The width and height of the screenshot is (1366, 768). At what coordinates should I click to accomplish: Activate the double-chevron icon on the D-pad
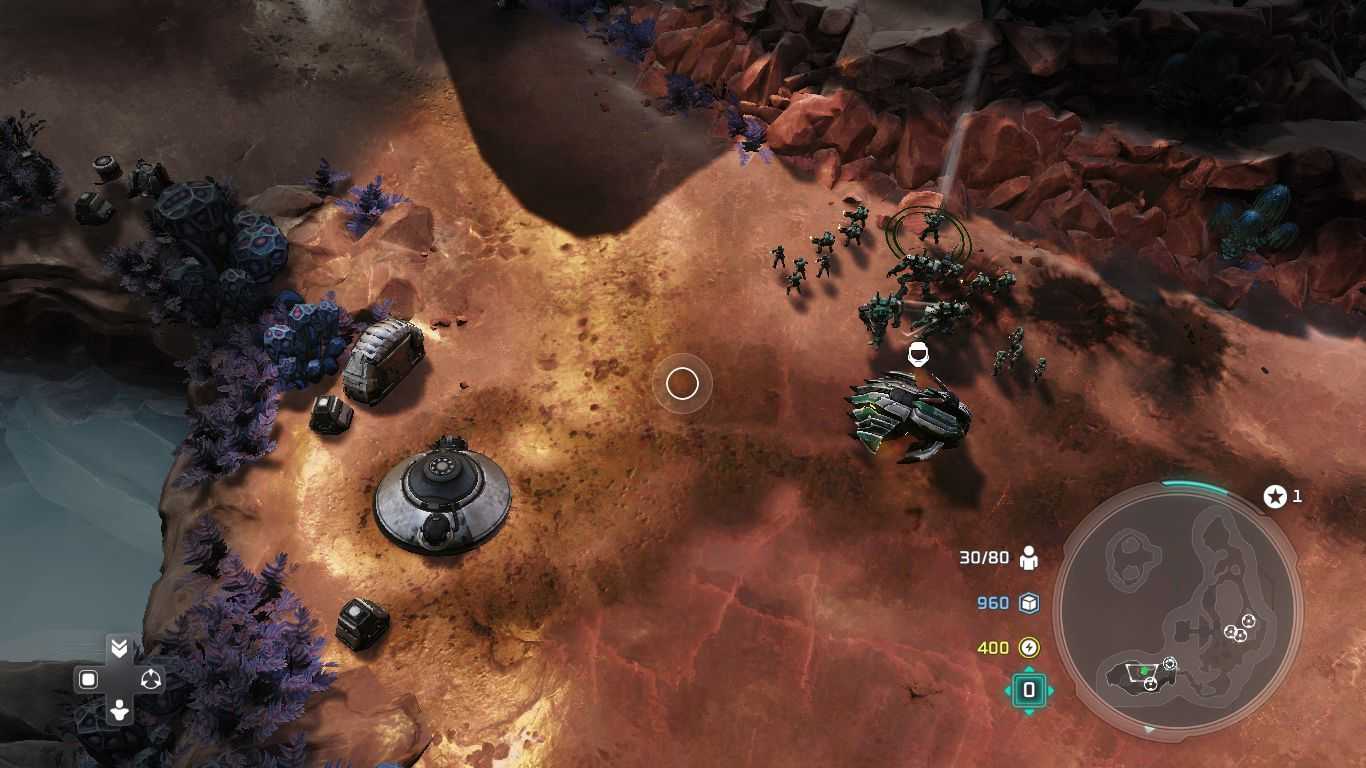click(x=119, y=649)
